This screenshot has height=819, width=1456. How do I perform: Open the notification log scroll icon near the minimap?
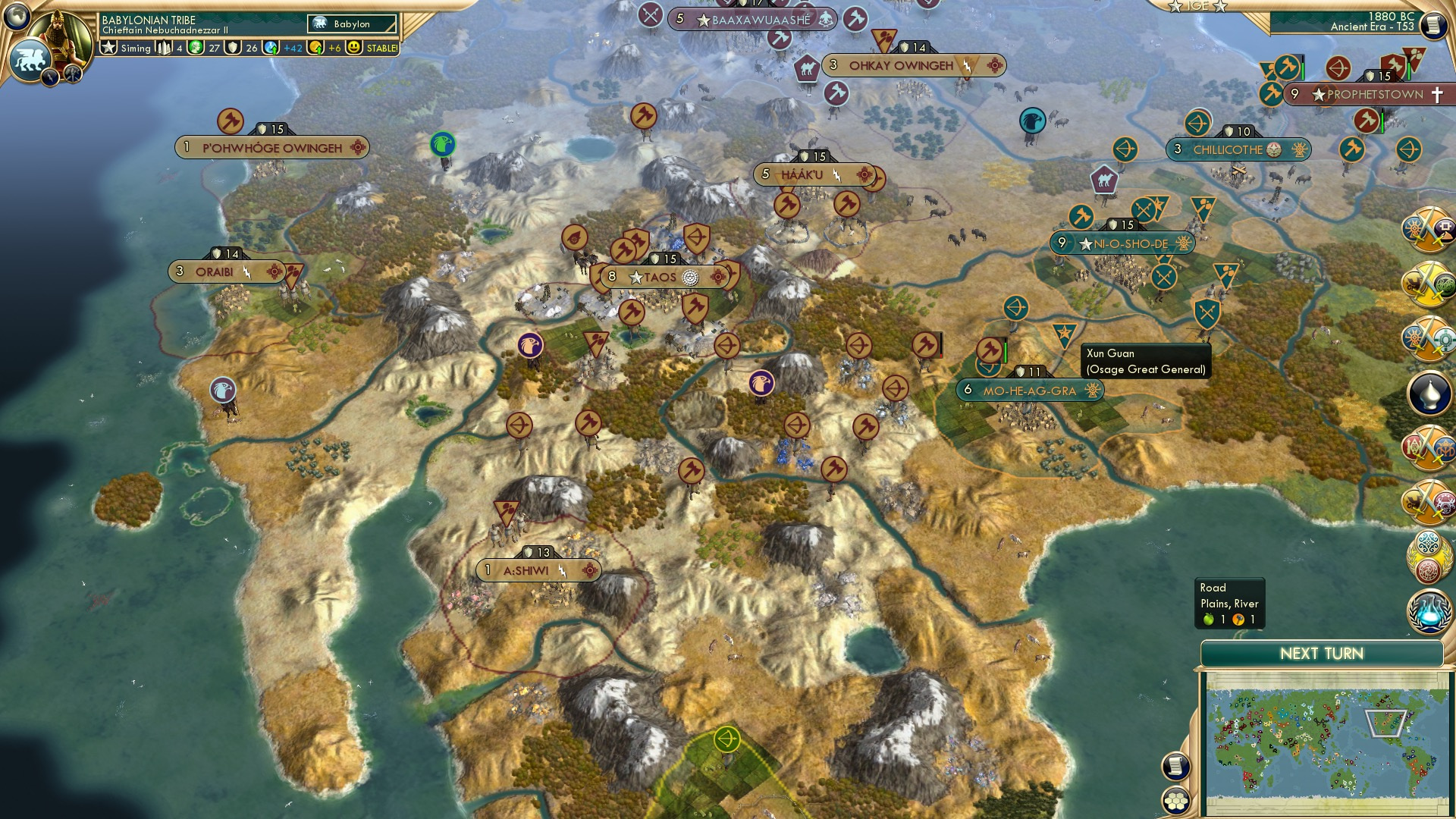(1174, 767)
